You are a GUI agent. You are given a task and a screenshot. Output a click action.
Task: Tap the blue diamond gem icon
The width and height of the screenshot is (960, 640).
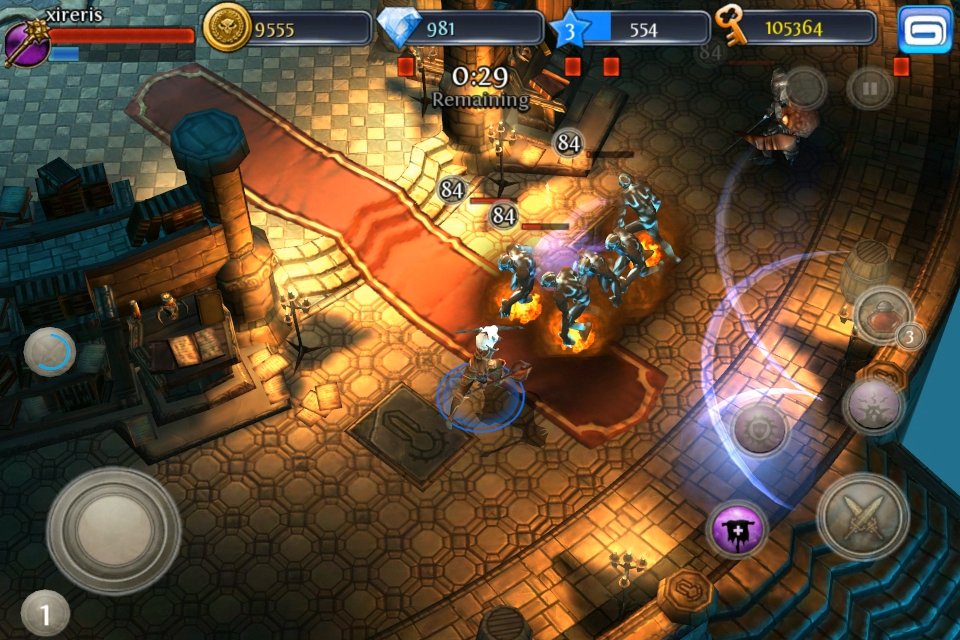coord(402,28)
